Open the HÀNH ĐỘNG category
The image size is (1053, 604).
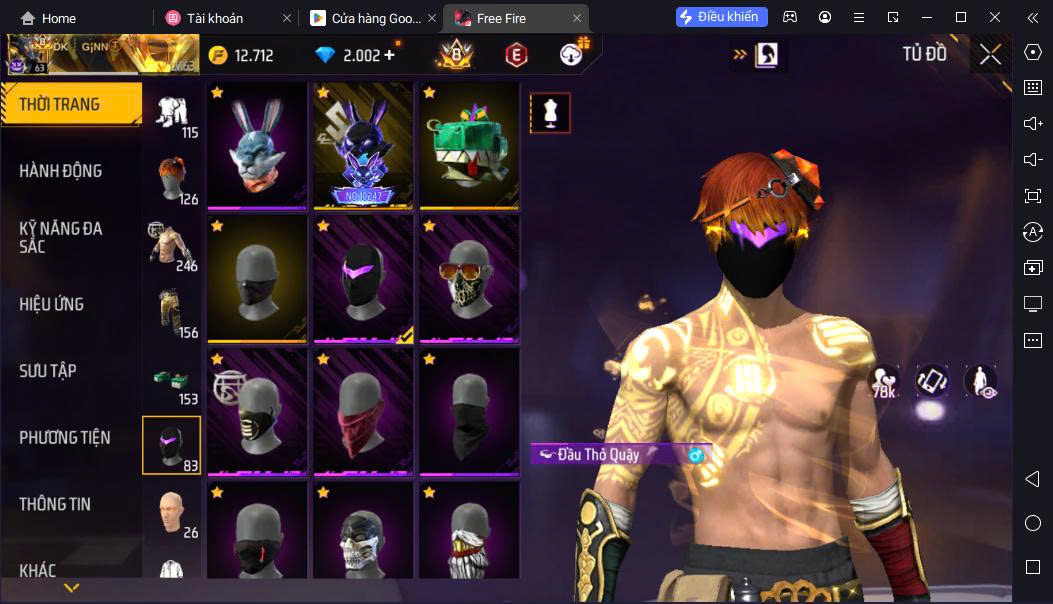point(61,171)
